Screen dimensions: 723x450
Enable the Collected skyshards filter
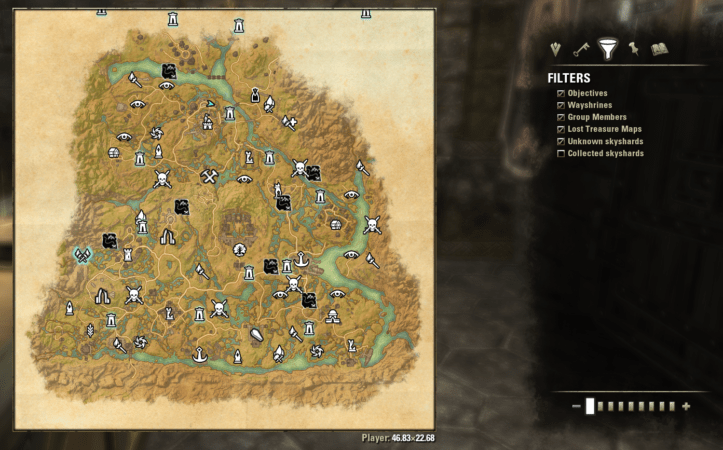tap(559, 153)
